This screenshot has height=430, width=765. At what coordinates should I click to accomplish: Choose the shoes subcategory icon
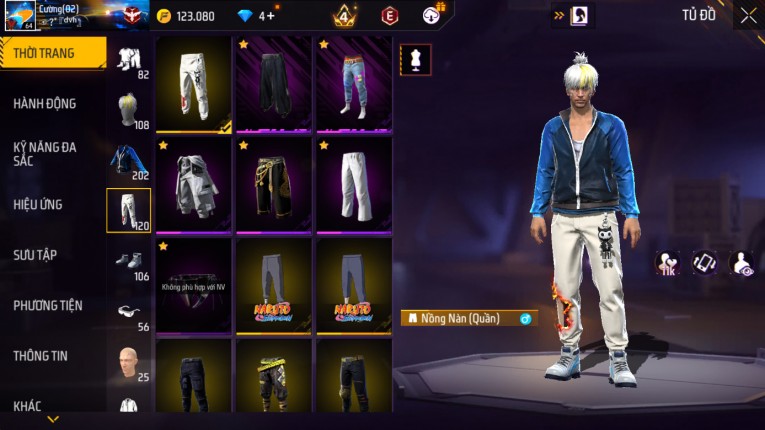click(128, 260)
